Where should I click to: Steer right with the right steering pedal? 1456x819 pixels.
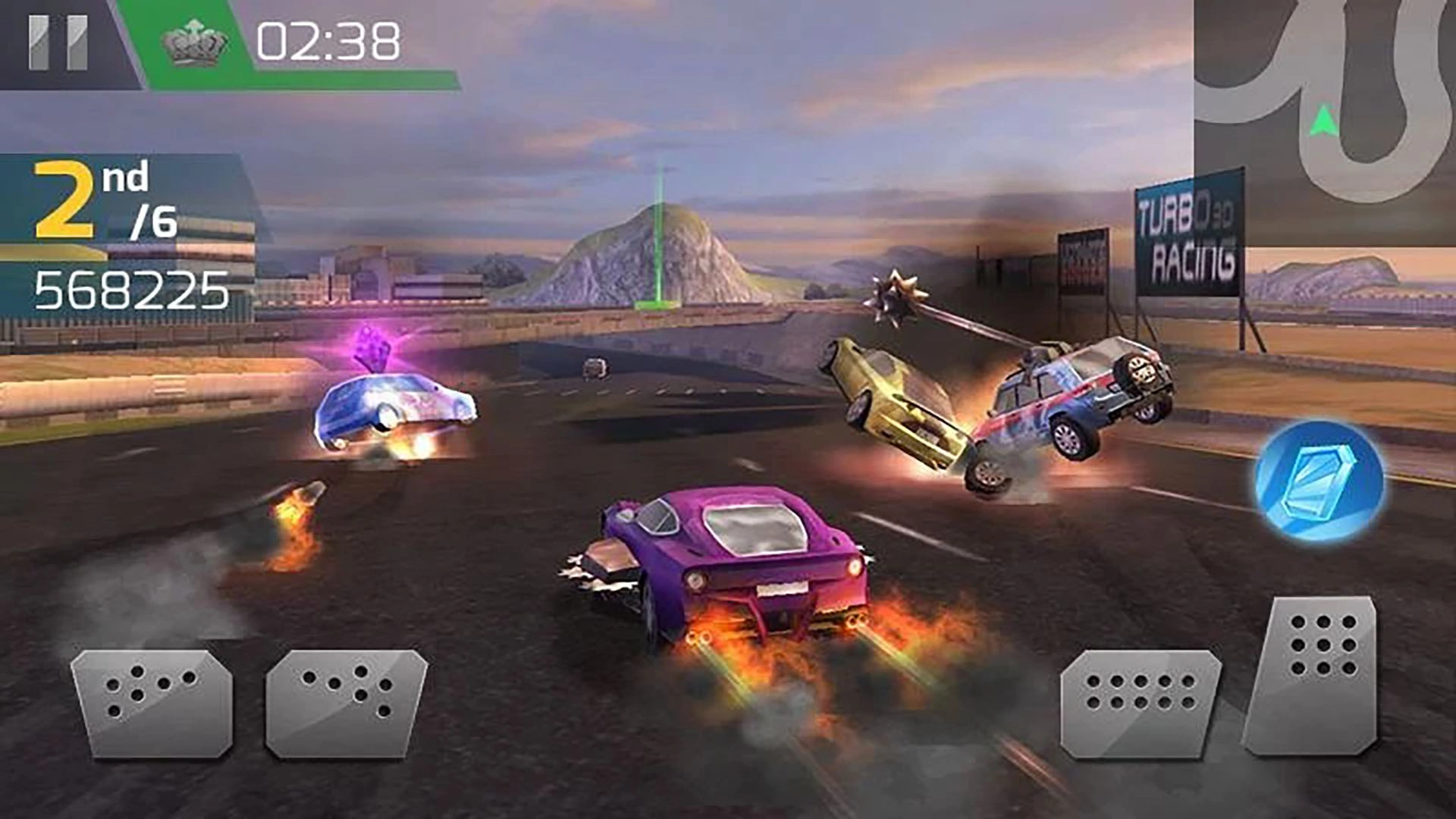coord(347,701)
